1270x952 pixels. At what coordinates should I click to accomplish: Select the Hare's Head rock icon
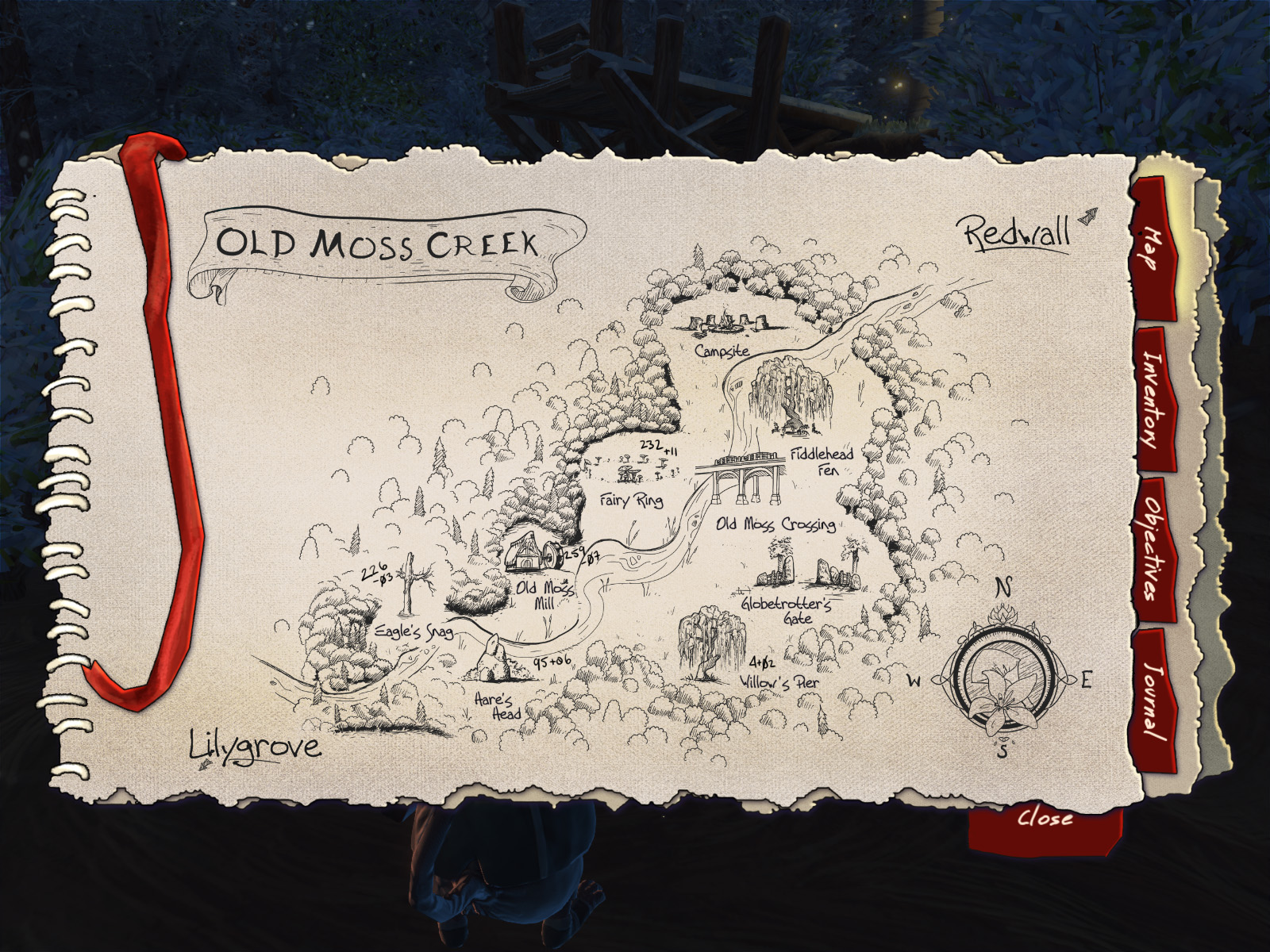click(x=492, y=658)
